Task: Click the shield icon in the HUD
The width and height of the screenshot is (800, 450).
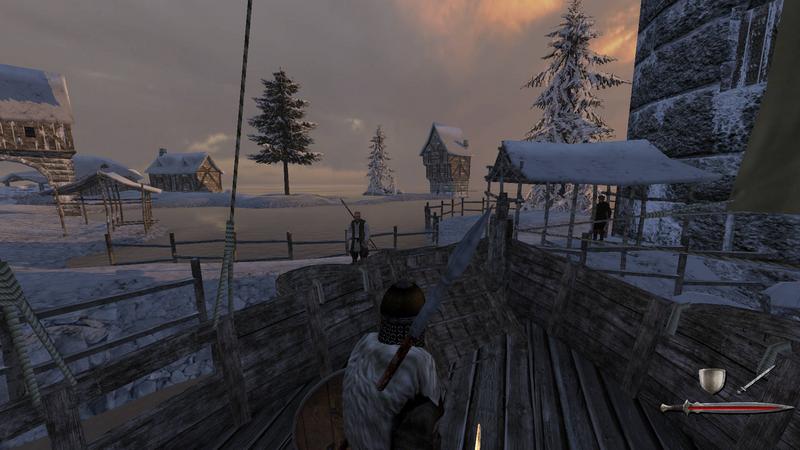Action: [711, 379]
